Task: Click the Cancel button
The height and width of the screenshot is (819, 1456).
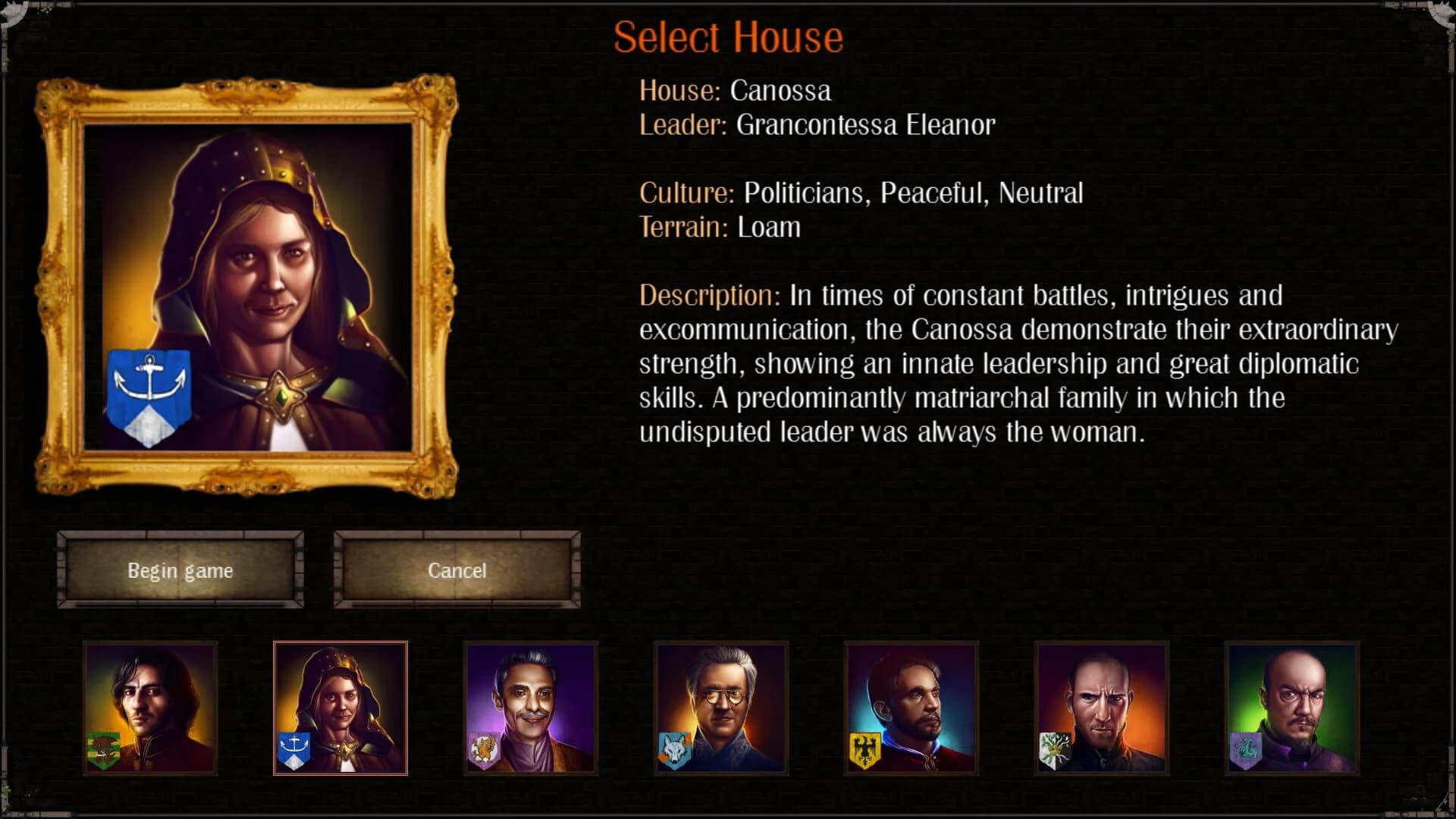Action: tap(457, 570)
